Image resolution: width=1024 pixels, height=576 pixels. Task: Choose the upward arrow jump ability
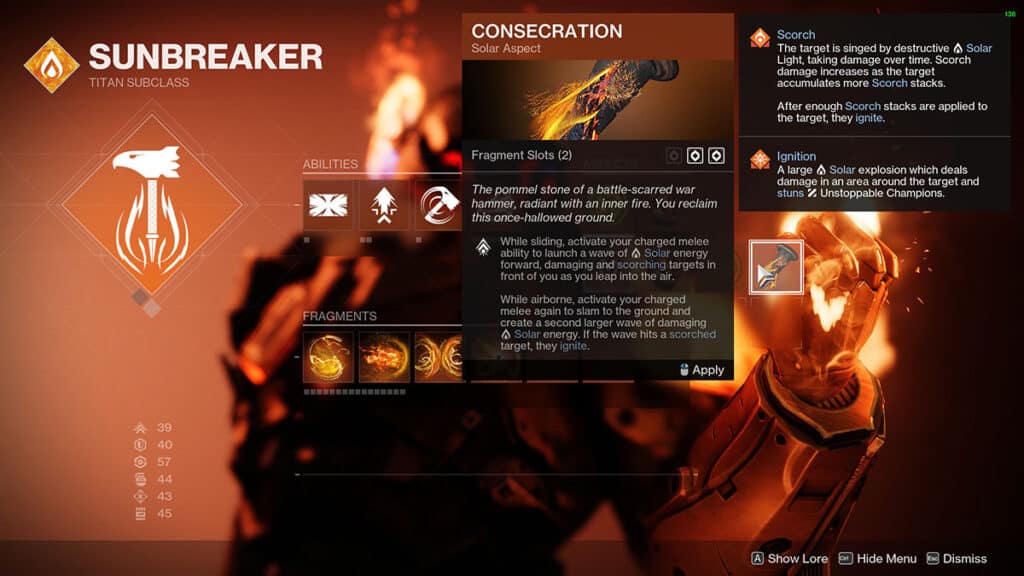coord(384,205)
